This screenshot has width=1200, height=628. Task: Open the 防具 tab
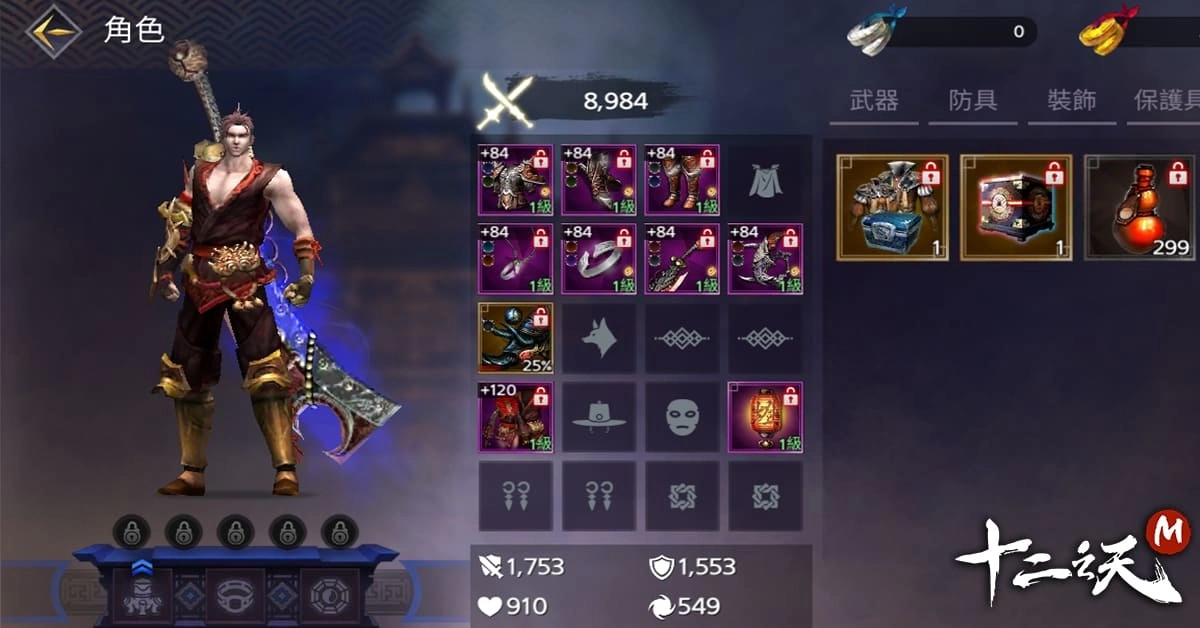click(972, 101)
